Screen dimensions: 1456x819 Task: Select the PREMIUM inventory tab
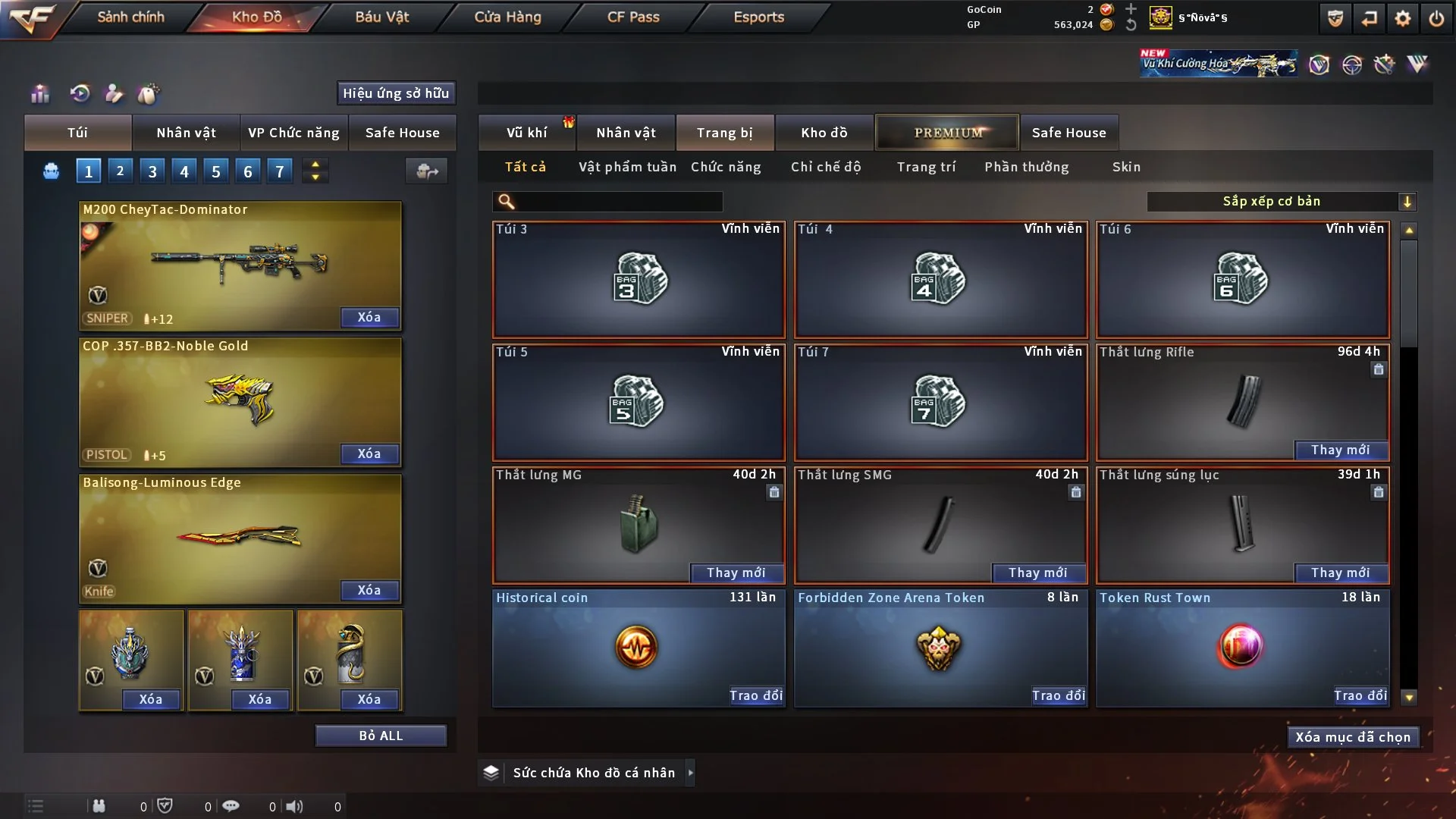point(947,133)
